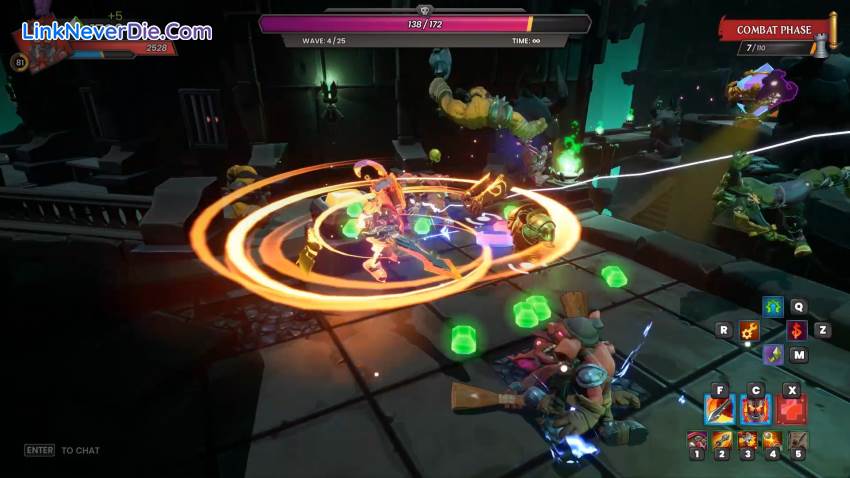
Task: Click the purple green gem upgrade icon
Action: click(772, 354)
